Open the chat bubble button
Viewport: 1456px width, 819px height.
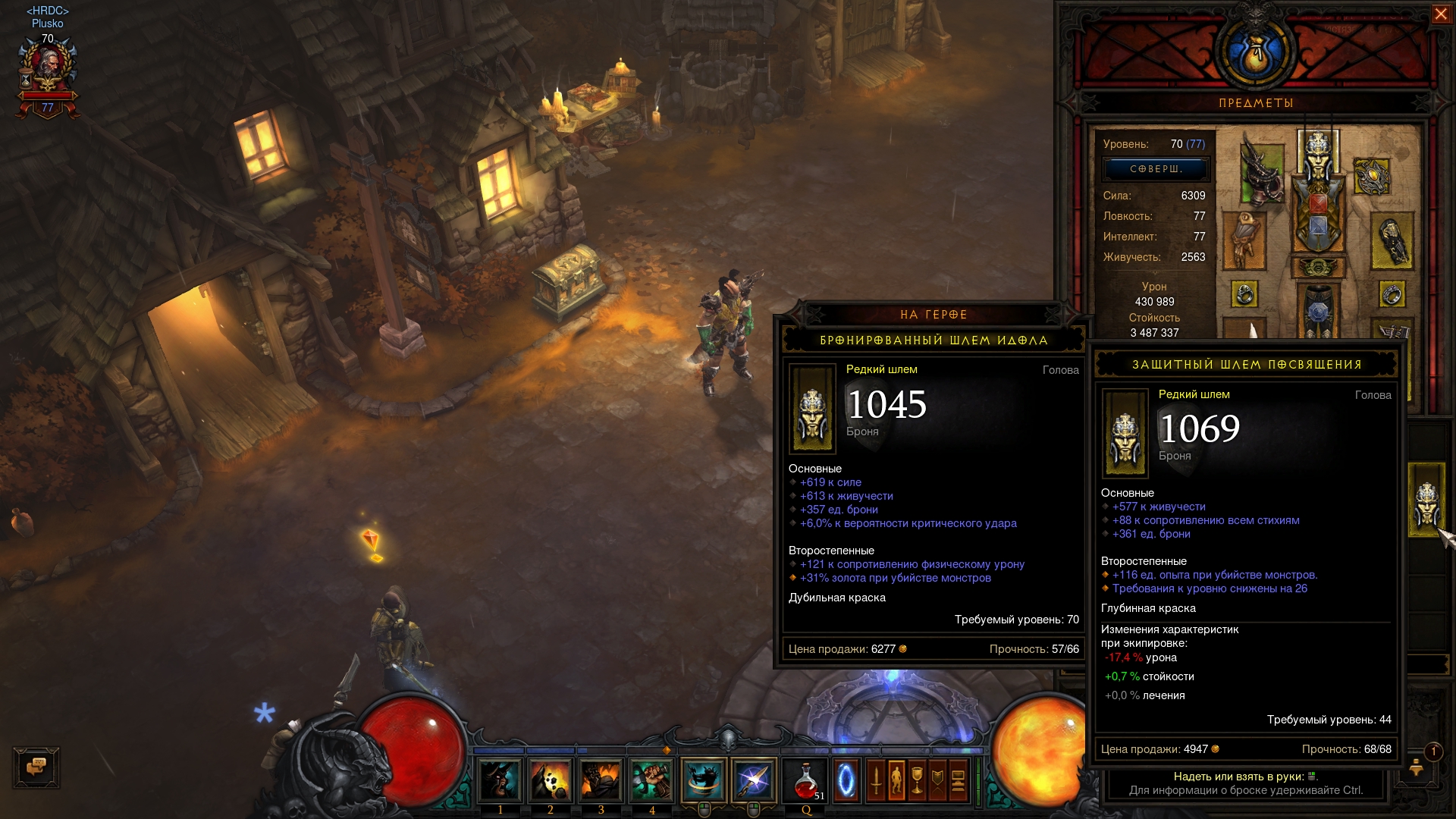36,767
